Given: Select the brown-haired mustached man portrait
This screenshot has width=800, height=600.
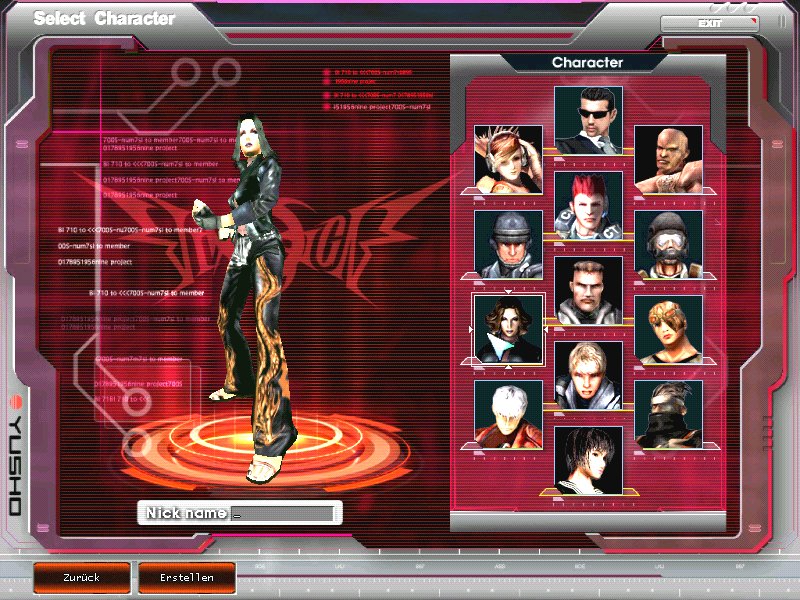Looking at the screenshot, I should click(588, 290).
